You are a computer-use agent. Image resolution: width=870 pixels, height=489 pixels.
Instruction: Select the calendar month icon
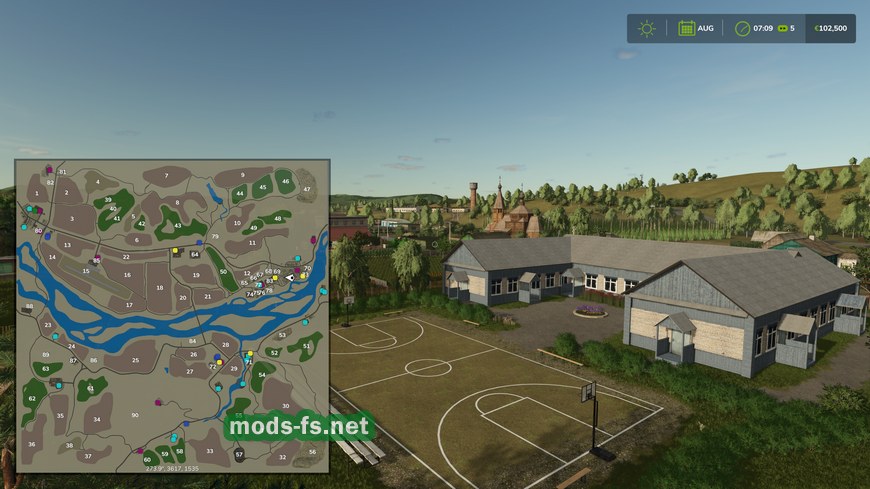[x=687, y=28]
